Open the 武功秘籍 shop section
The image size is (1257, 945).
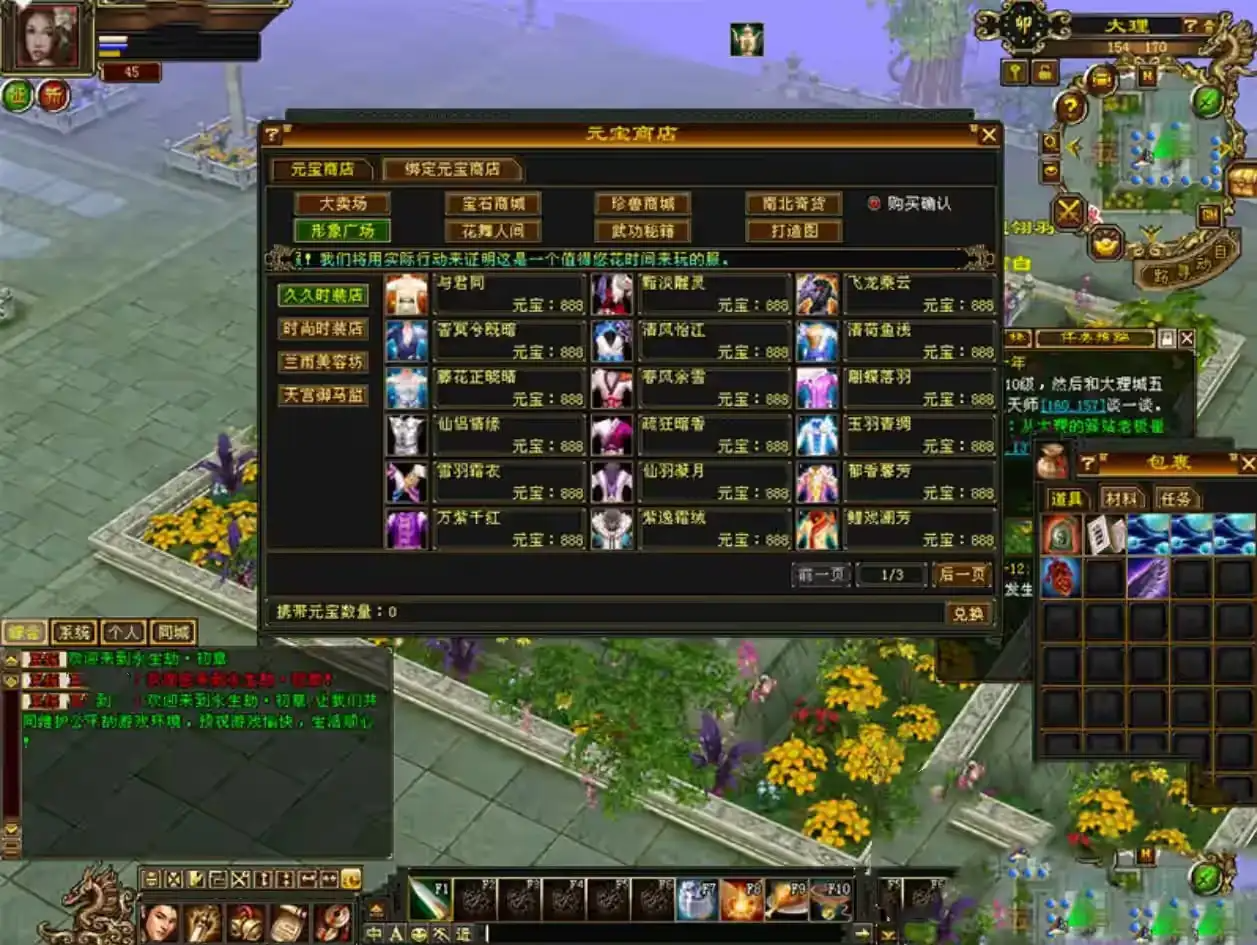click(642, 231)
